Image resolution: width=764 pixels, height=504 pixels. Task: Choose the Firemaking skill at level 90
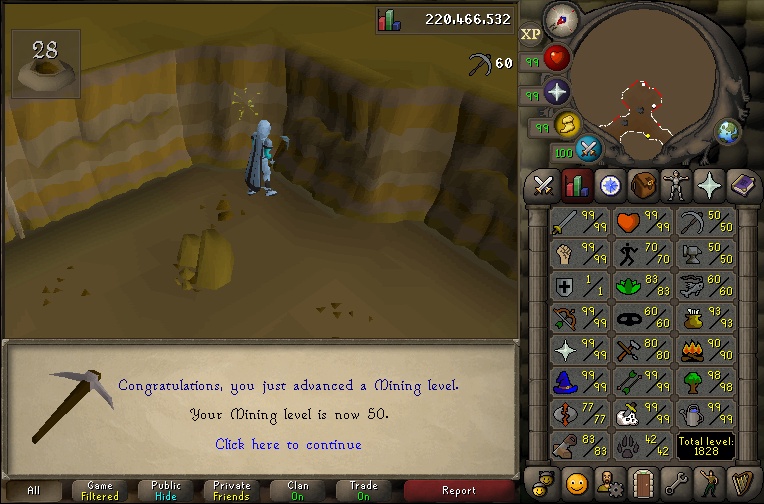click(x=706, y=350)
